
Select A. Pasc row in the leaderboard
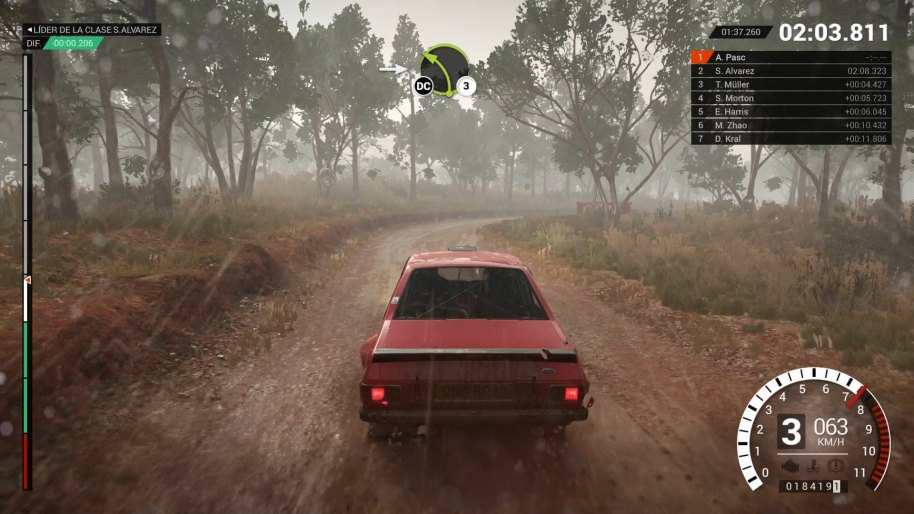[791, 58]
